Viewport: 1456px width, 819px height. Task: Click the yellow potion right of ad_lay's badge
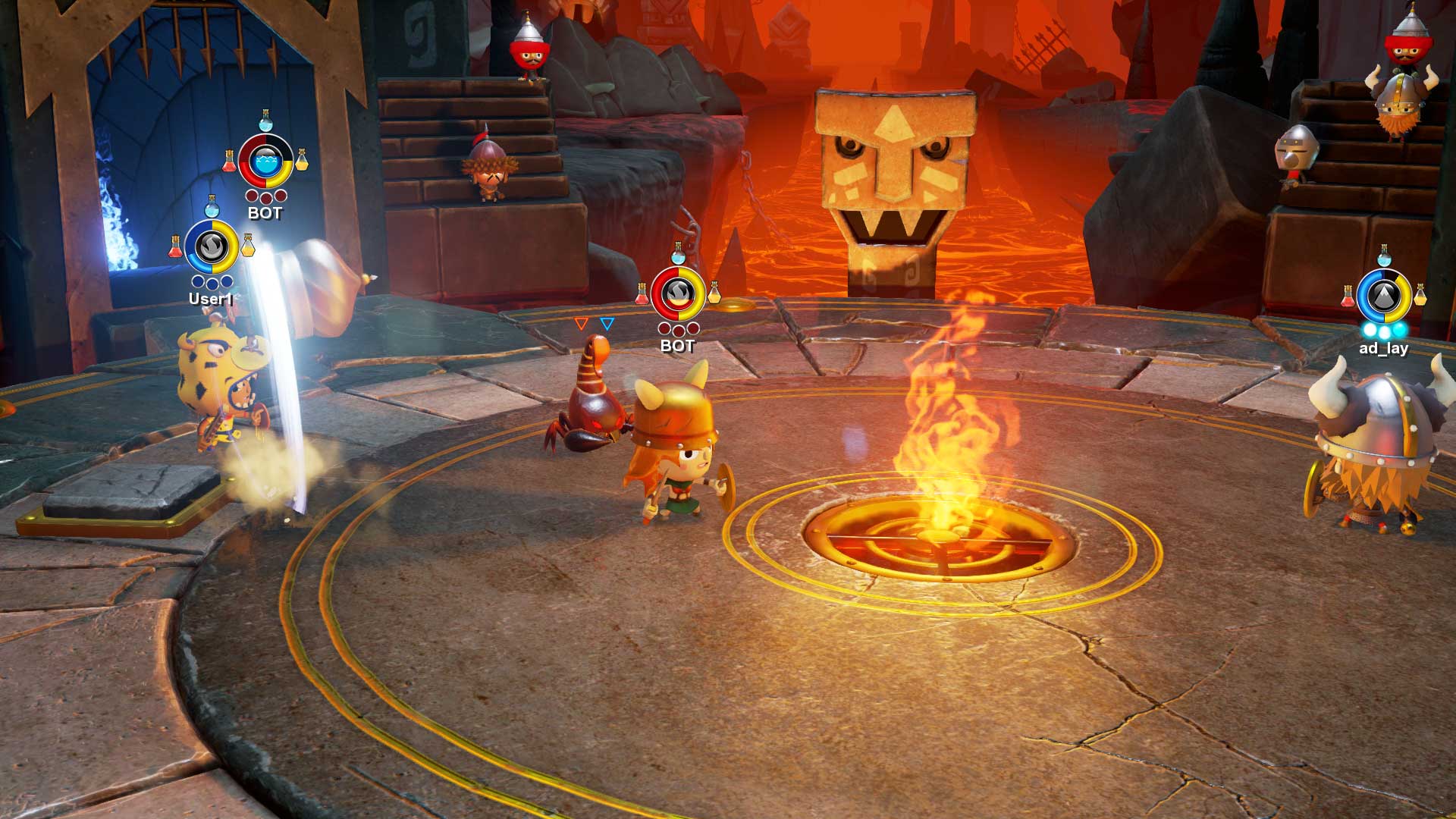click(1421, 296)
